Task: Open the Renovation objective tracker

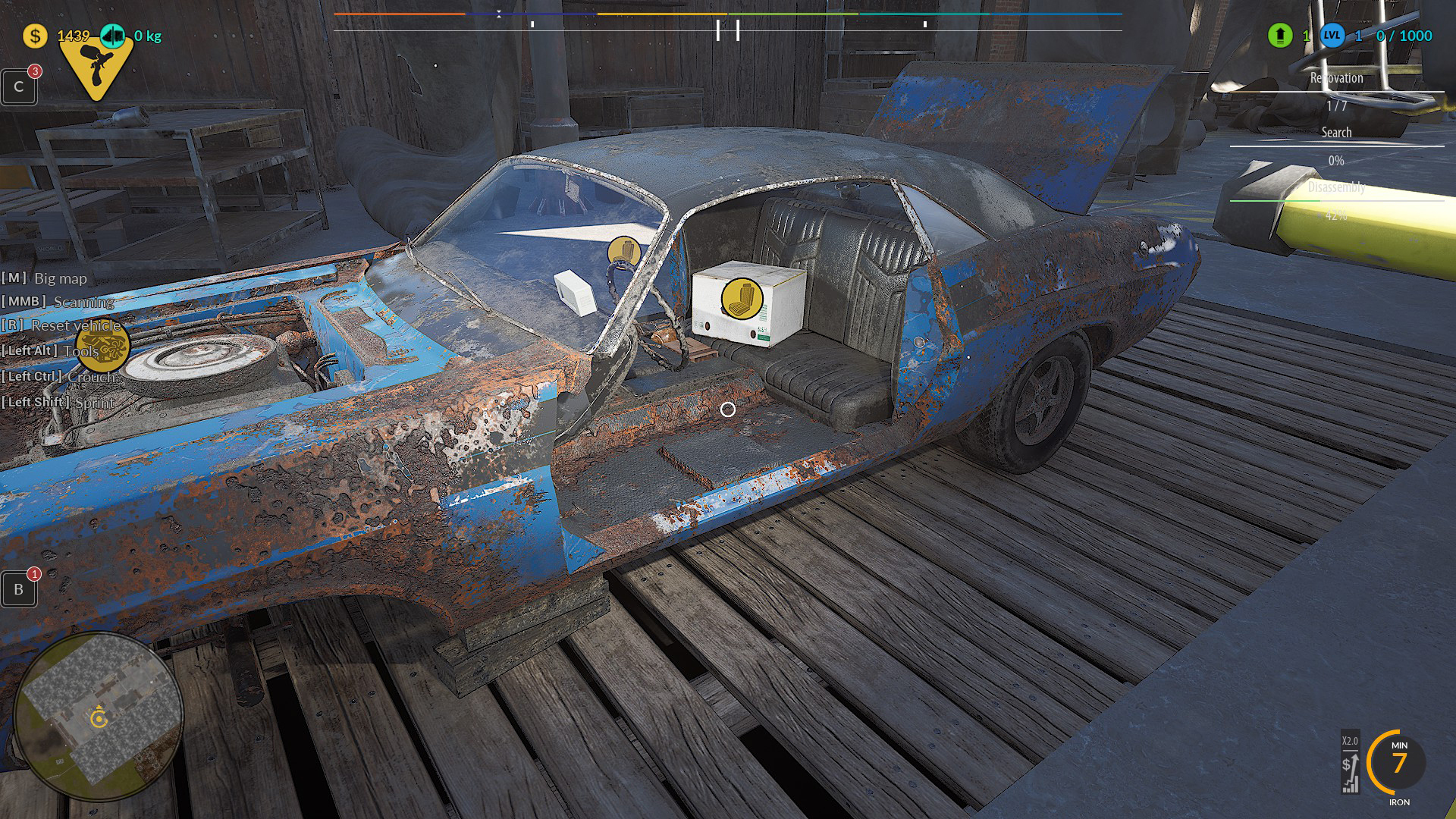Action: click(1336, 78)
